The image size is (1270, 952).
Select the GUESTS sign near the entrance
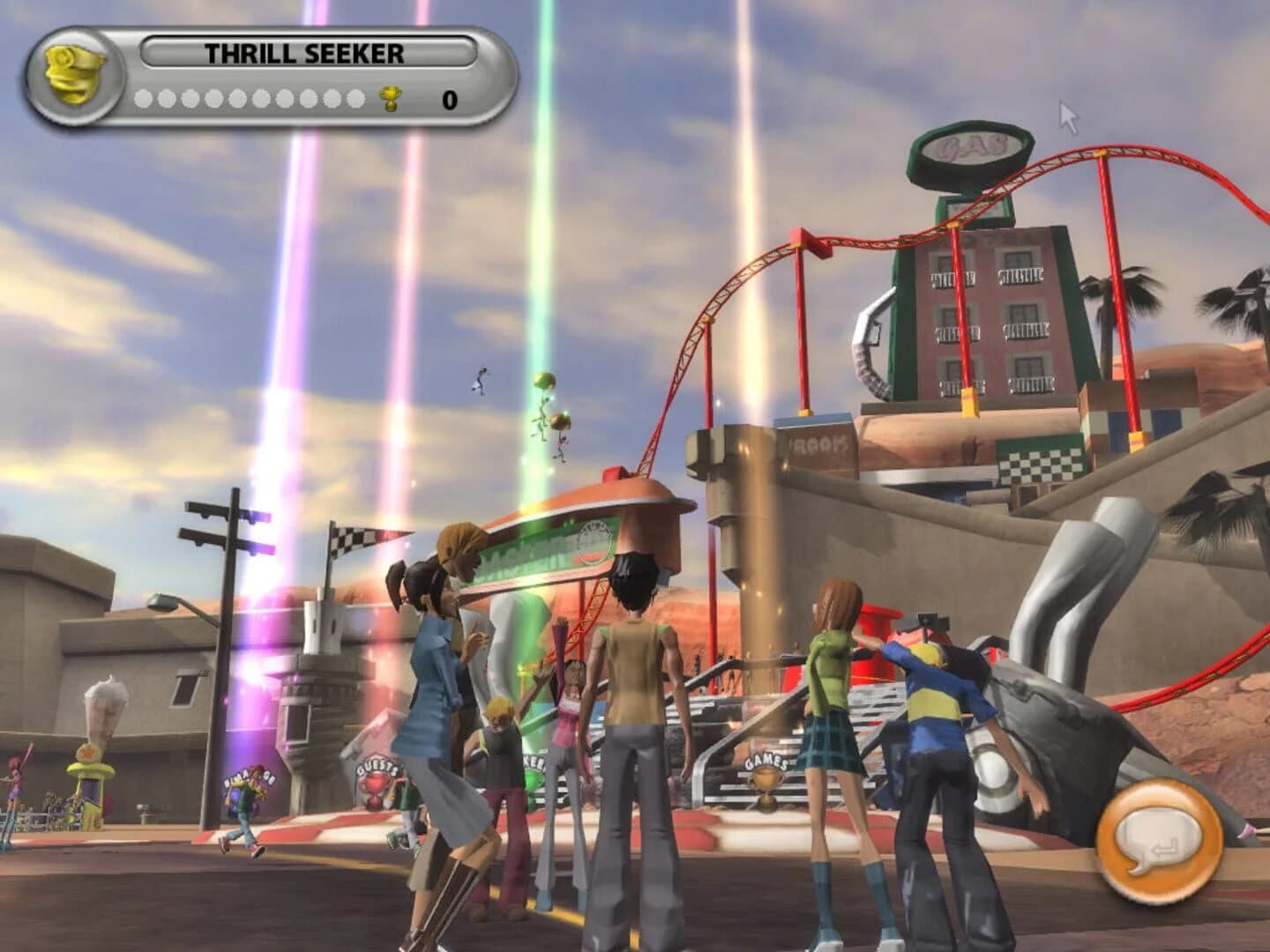[377, 767]
